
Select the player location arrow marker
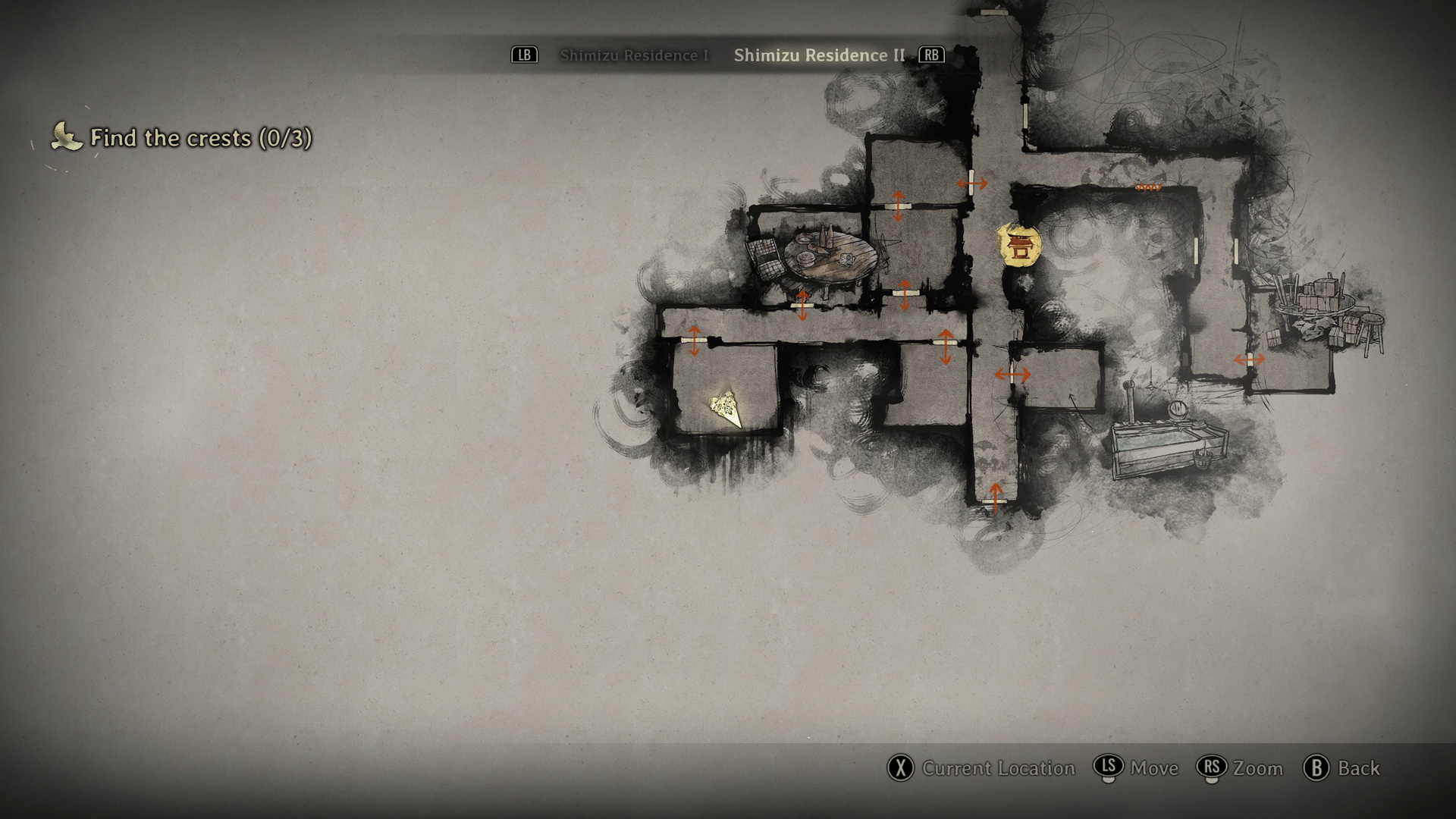[x=727, y=409]
